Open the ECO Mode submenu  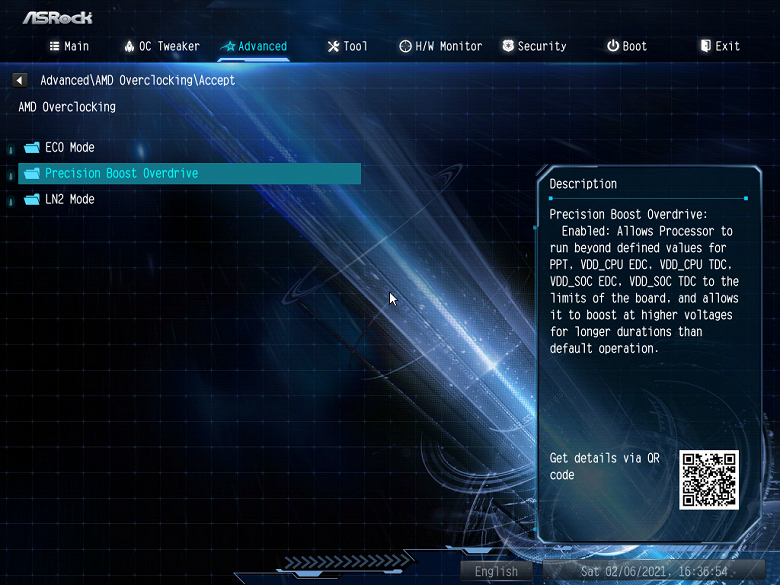coord(69,147)
